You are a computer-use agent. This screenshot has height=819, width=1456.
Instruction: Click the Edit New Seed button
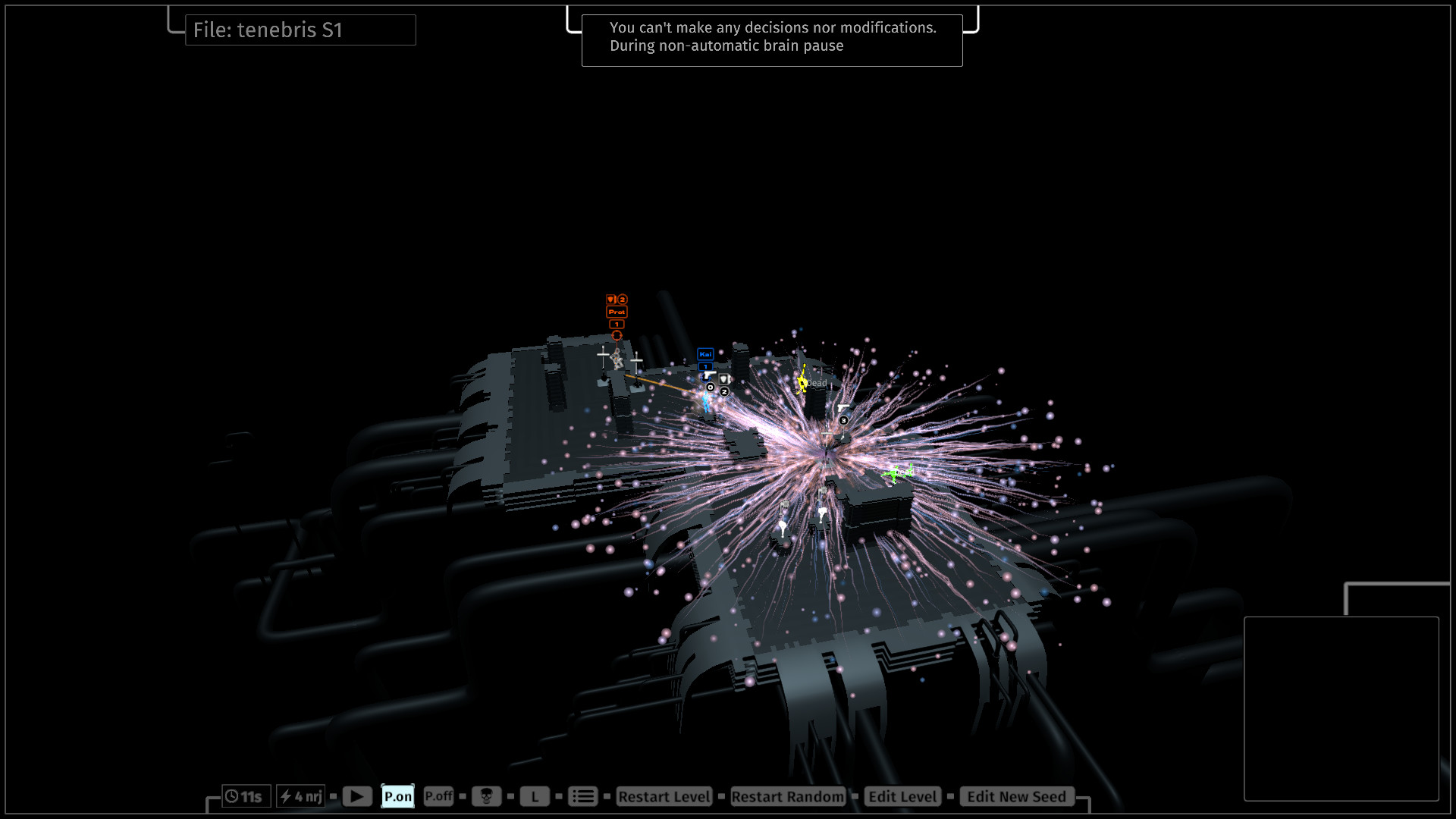[x=1015, y=796]
